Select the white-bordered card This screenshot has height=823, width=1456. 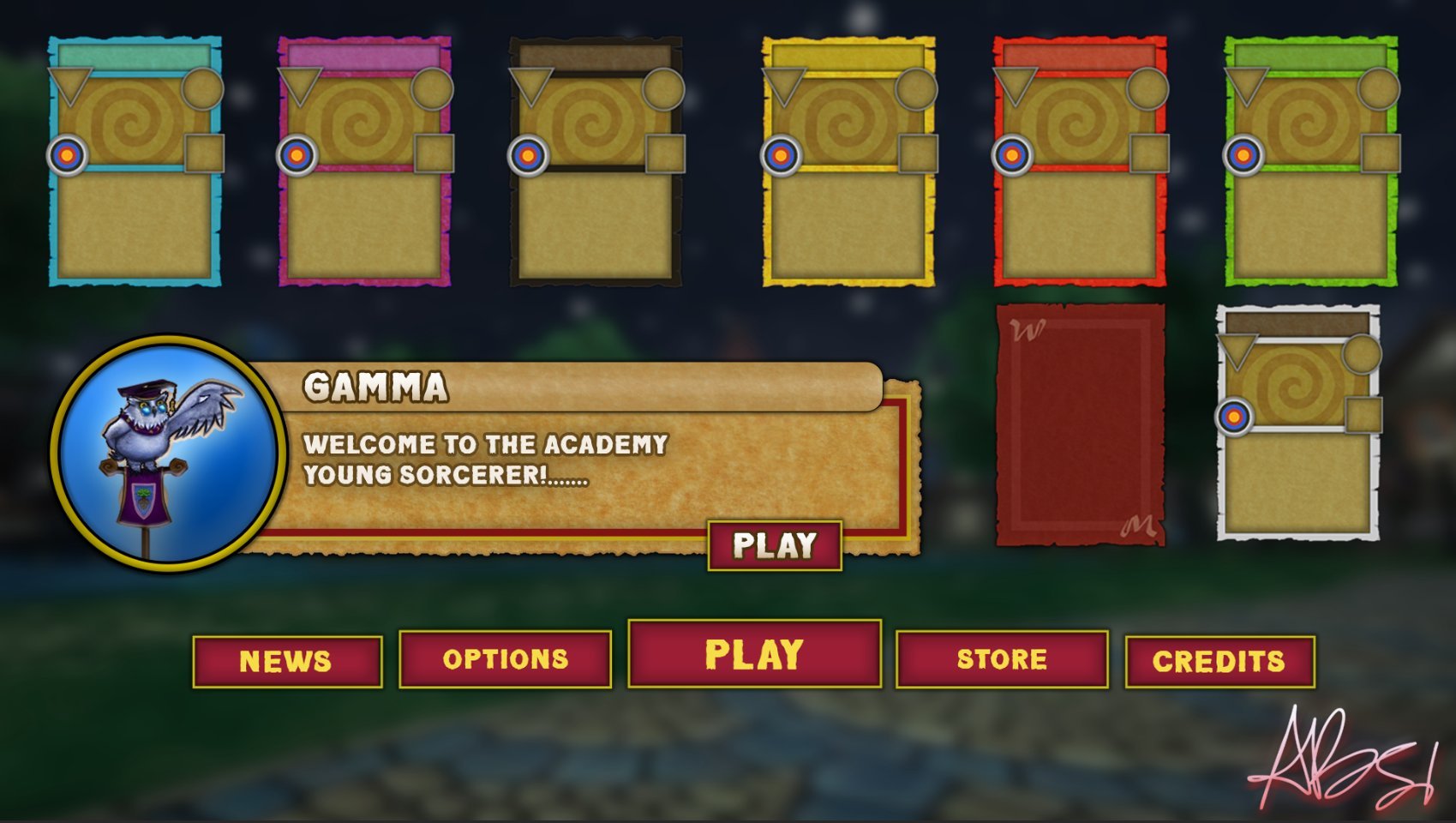point(1298,424)
